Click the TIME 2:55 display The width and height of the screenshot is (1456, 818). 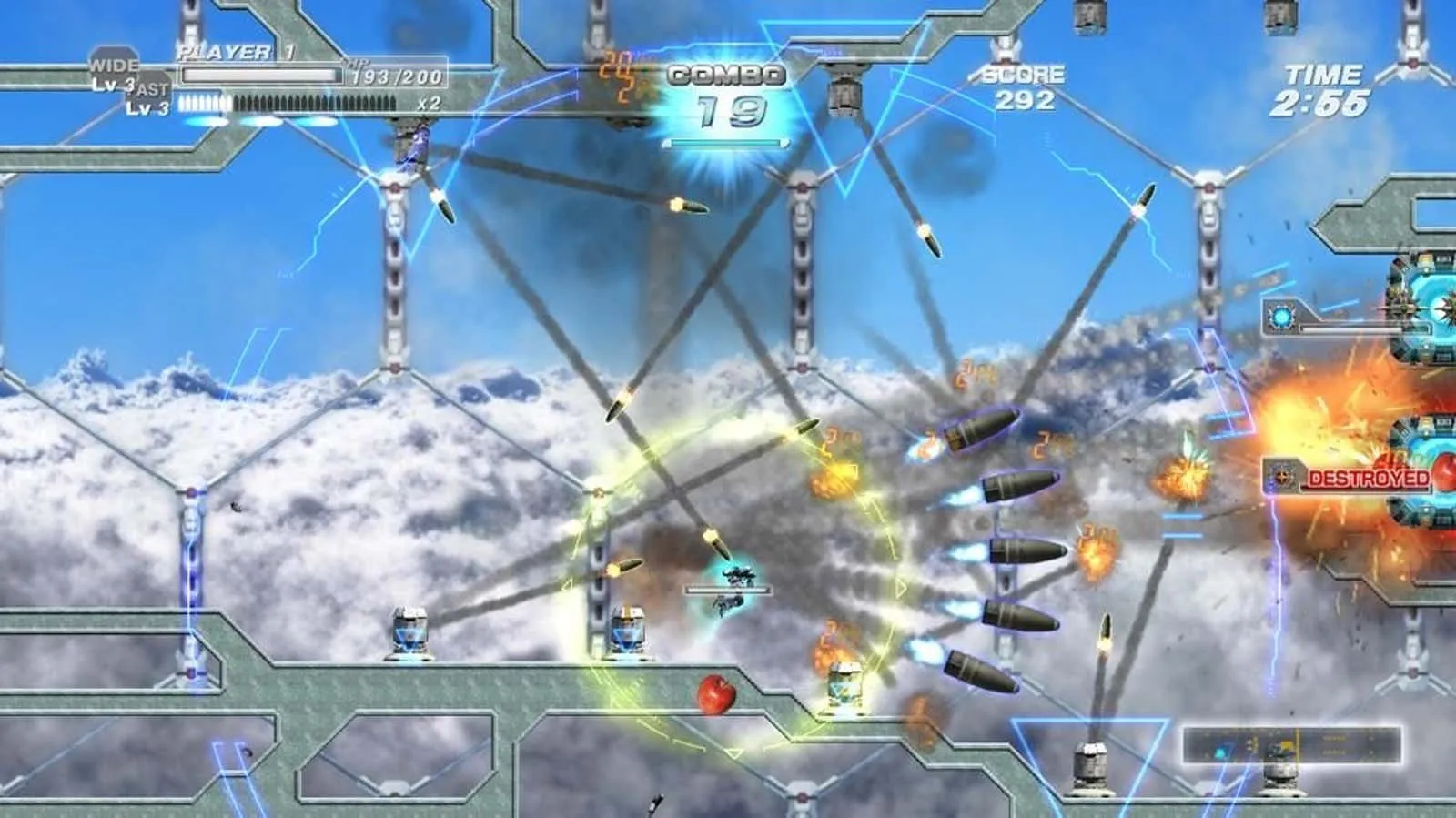click(x=1326, y=86)
